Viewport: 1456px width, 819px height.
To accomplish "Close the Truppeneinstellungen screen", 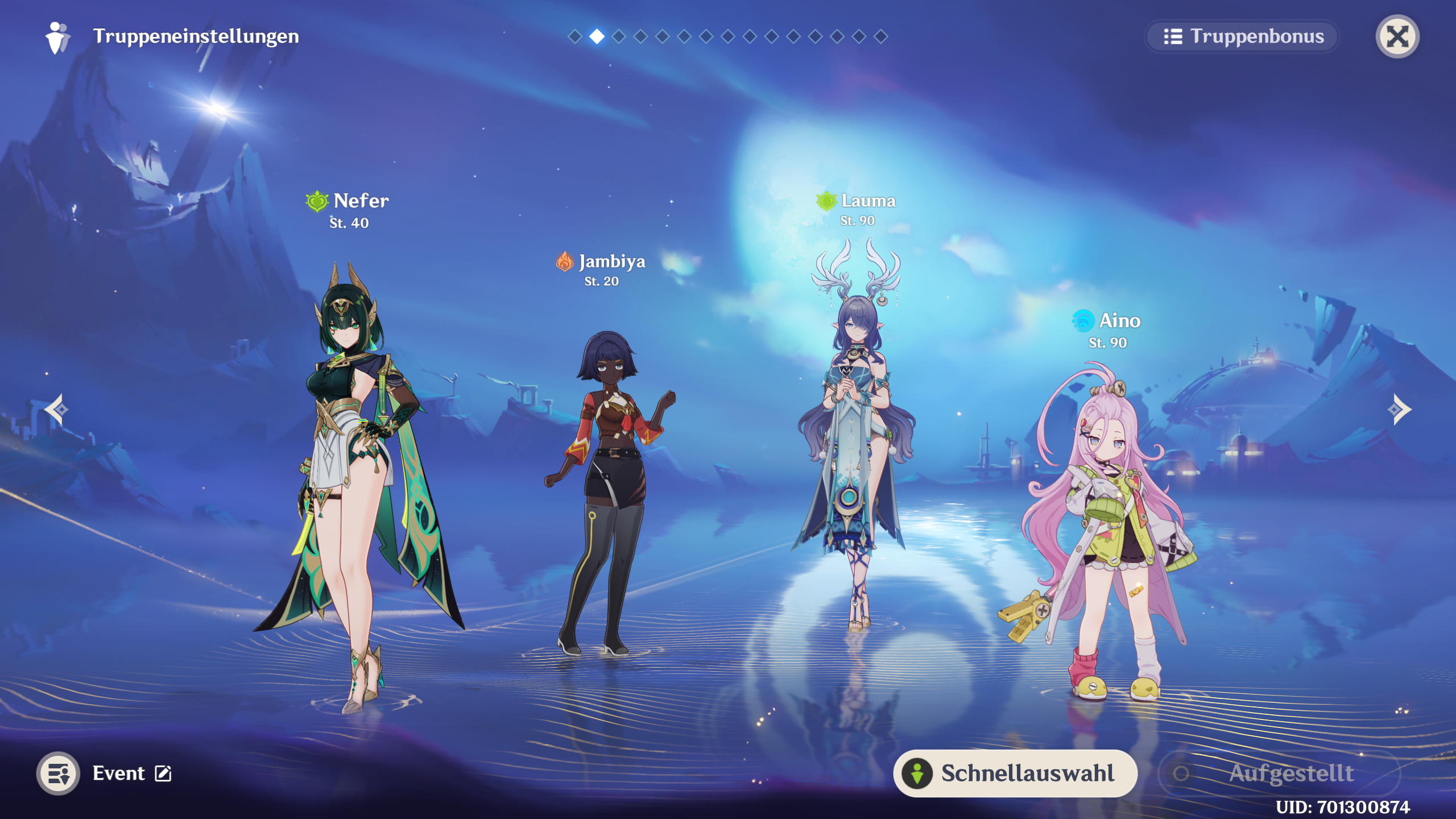I will click(x=1397, y=36).
